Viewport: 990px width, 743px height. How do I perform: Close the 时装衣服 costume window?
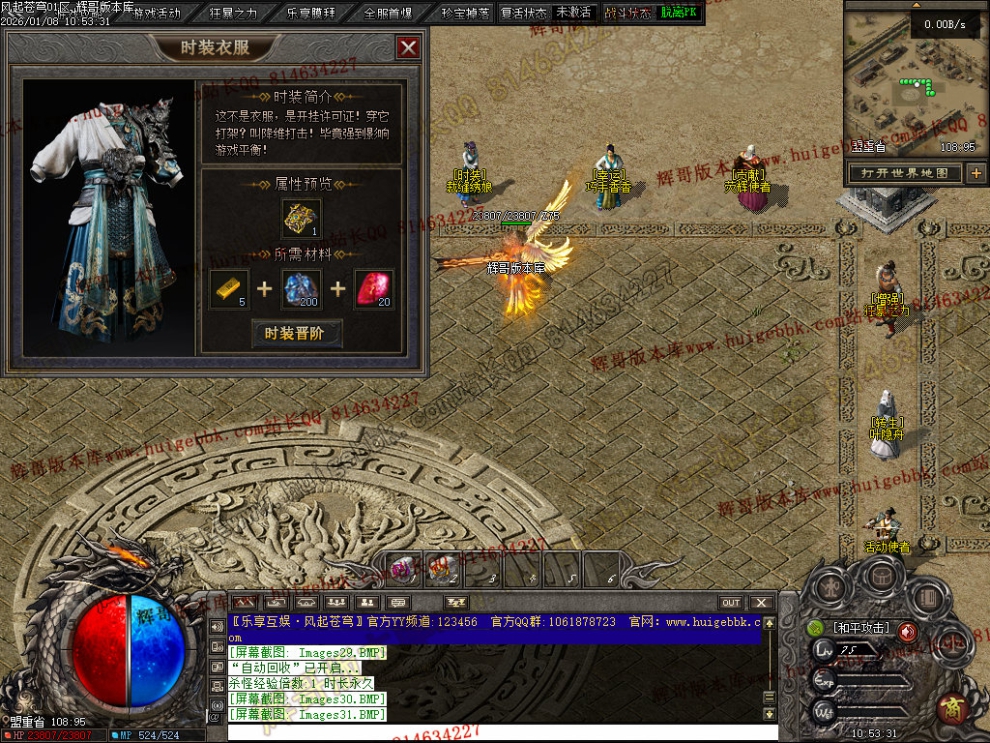[408, 47]
